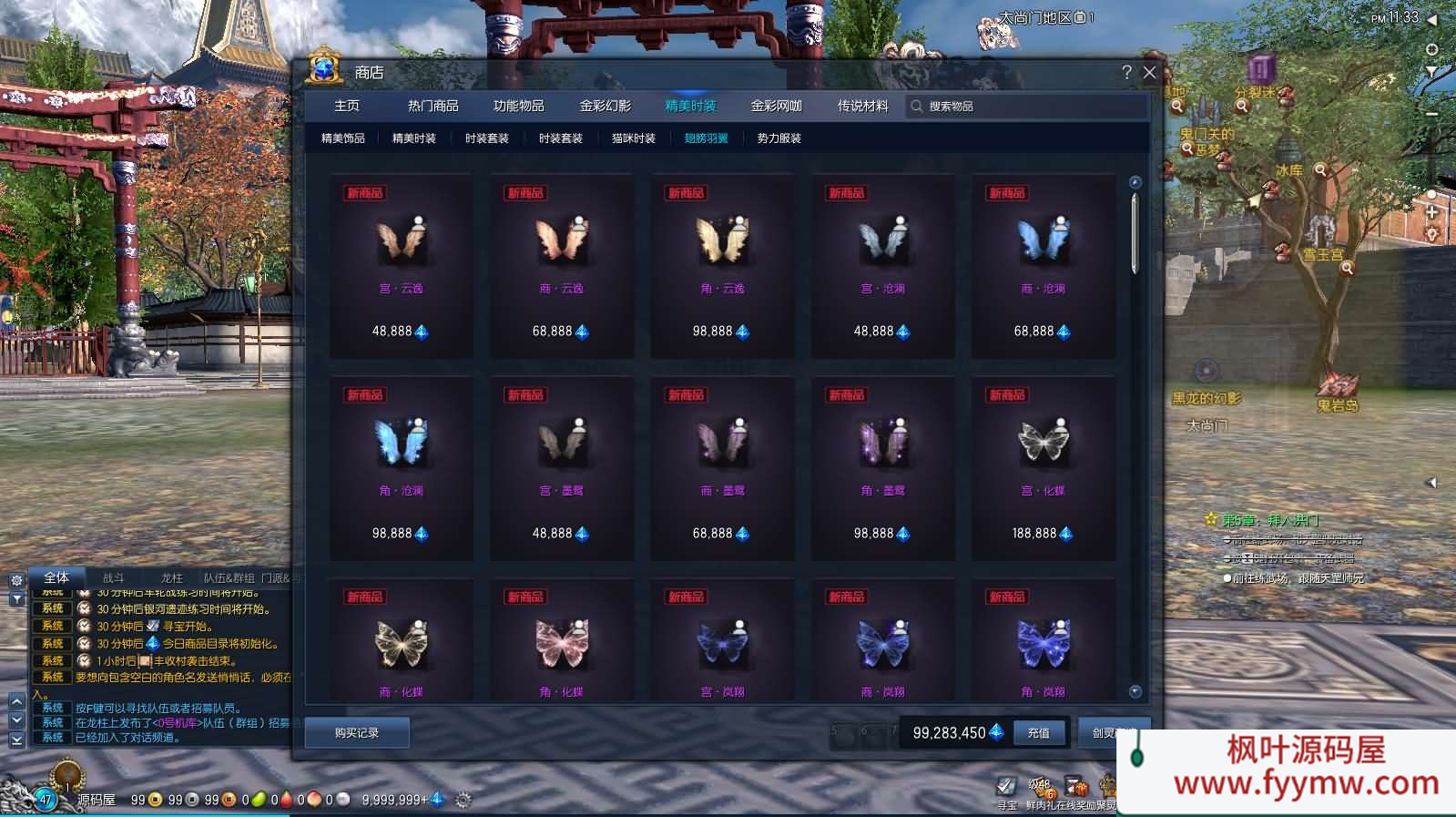Switch chat to the 战斗 tab
Viewport: 1456px width, 817px height.
(113, 577)
